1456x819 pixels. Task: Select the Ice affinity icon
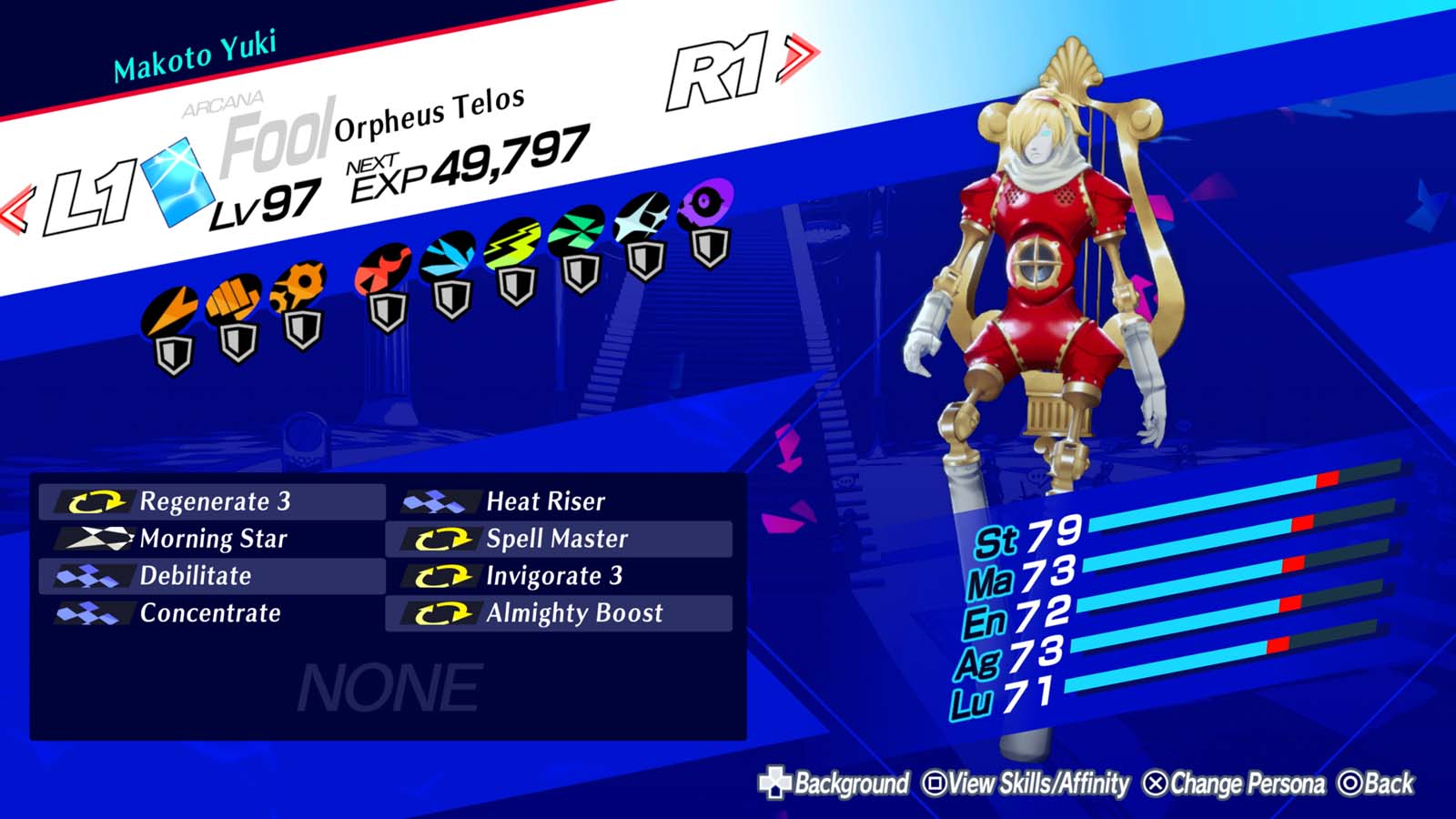[x=448, y=257]
